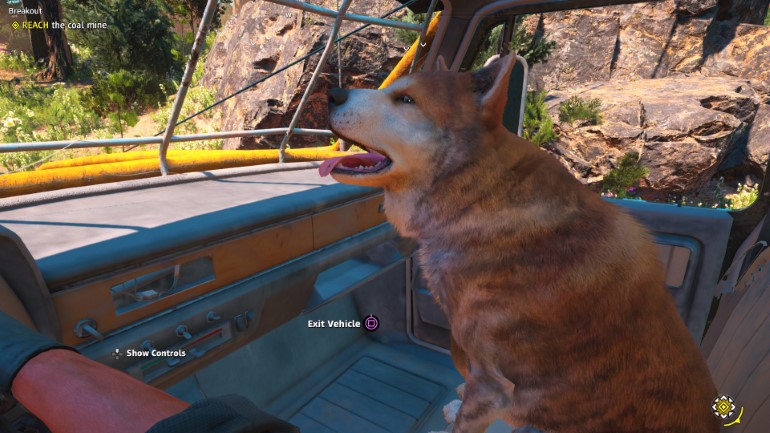The image size is (770, 433).
Task: Select the Breakout mission title
Action: [23, 12]
